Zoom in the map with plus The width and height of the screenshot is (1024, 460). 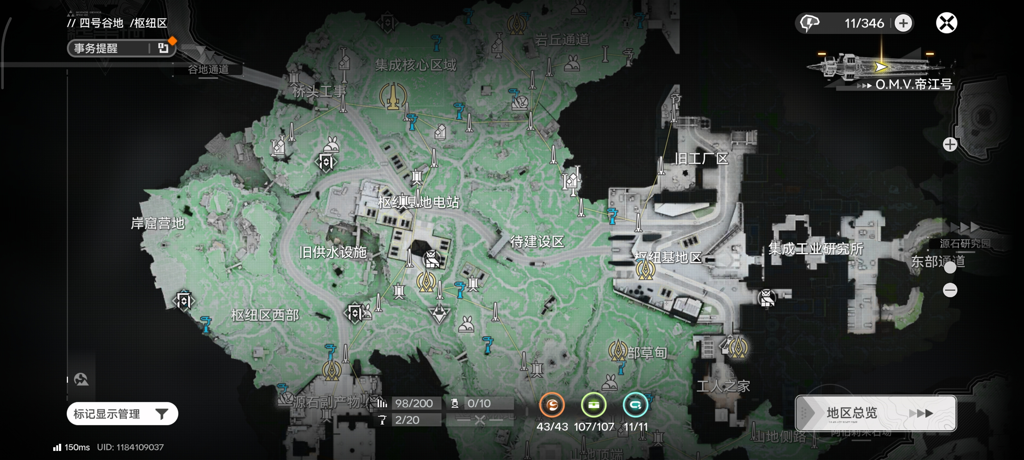[x=950, y=144]
